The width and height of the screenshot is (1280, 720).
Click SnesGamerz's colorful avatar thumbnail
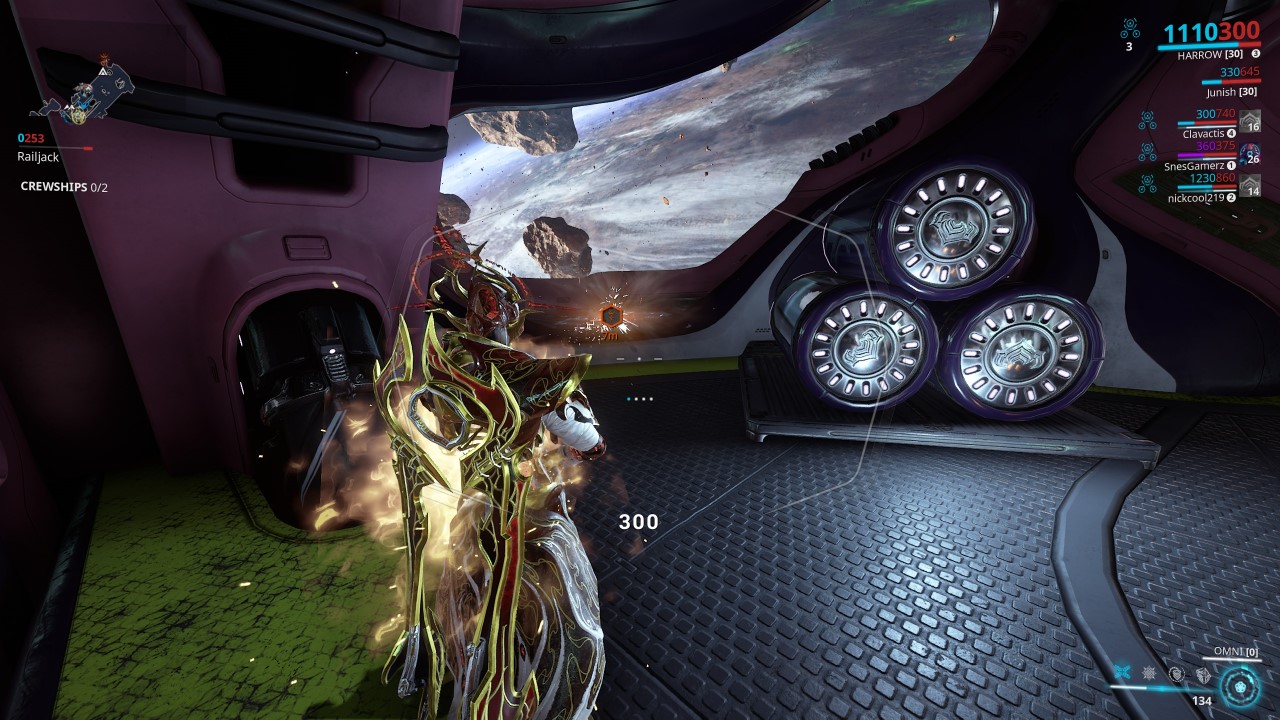[x=1250, y=153]
